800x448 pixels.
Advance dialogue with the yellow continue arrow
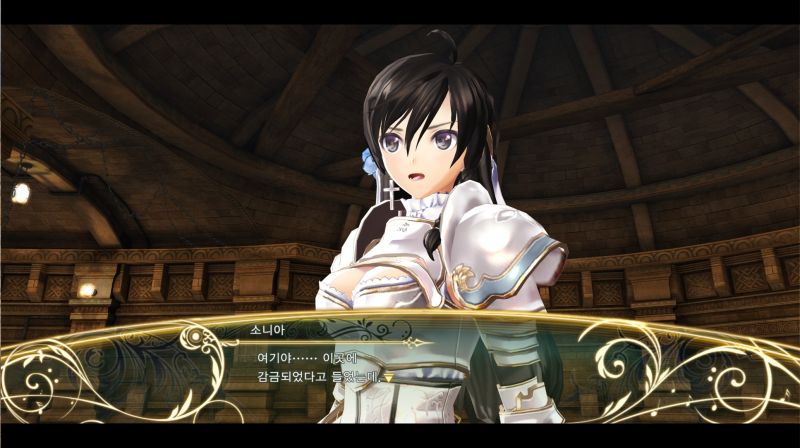[388, 378]
